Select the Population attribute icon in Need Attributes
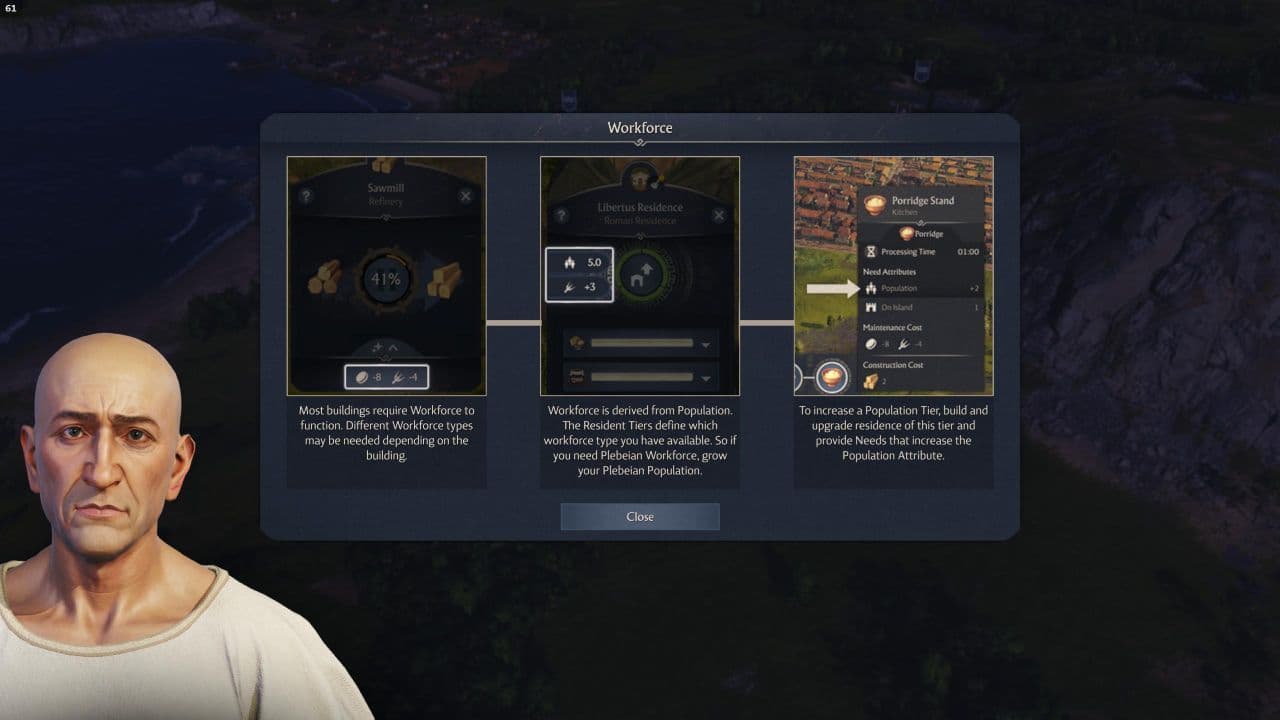The width and height of the screenshot is (1280, 720). 870,288
